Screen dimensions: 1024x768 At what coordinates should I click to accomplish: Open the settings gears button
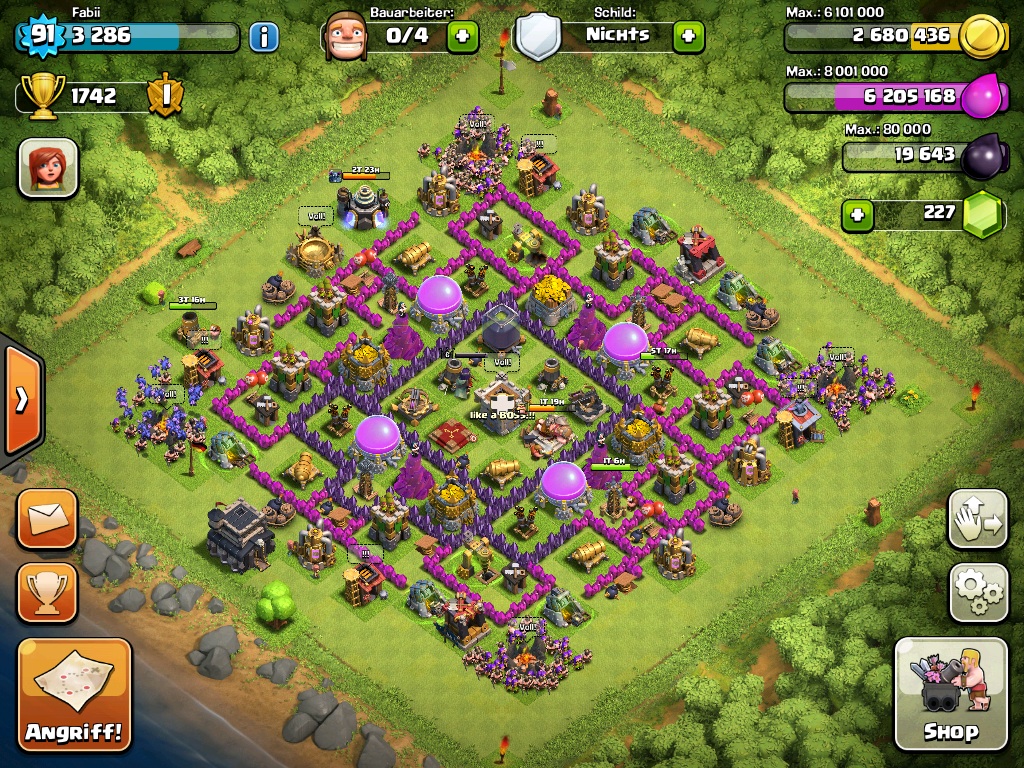coord(978,592)
